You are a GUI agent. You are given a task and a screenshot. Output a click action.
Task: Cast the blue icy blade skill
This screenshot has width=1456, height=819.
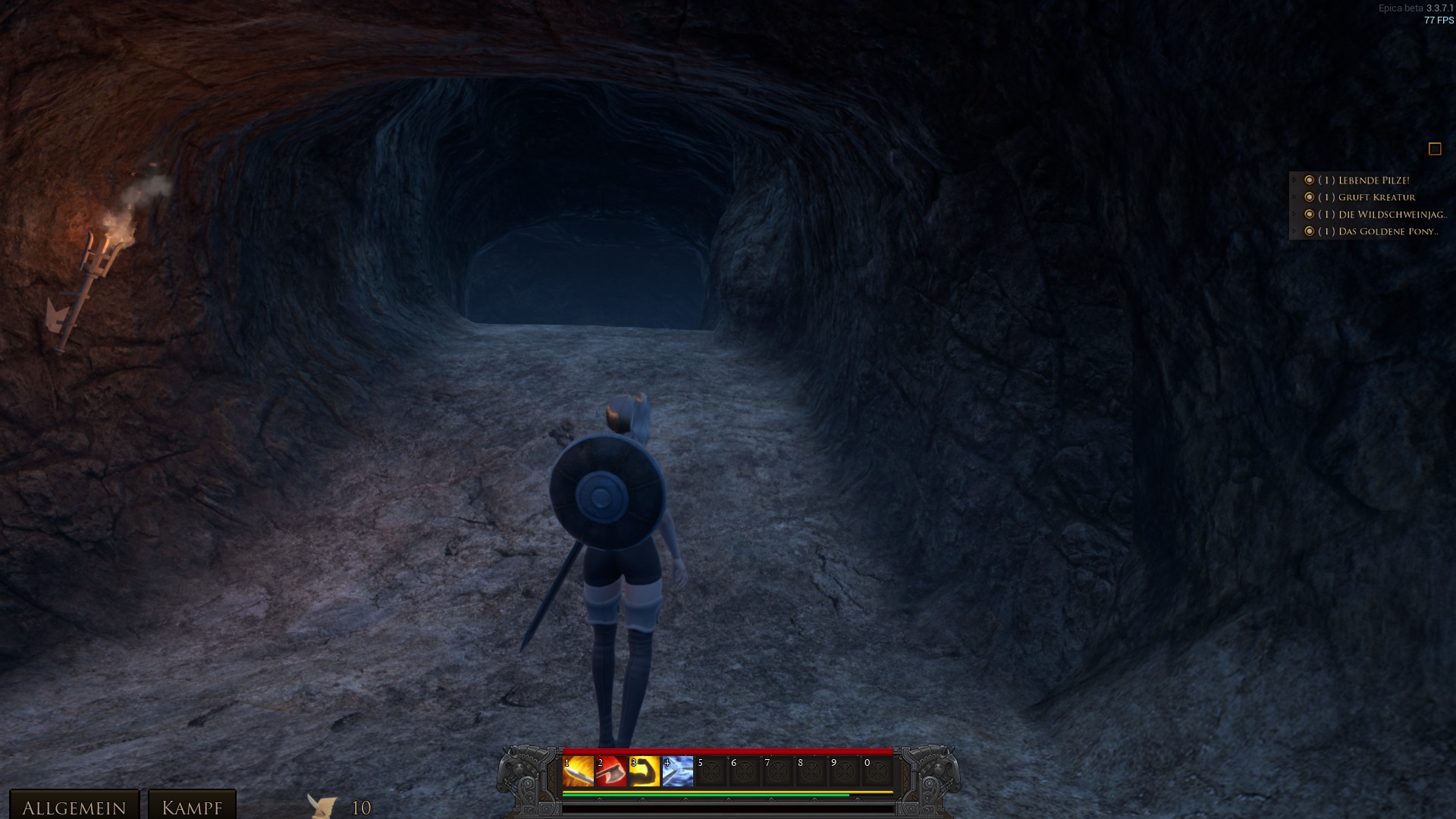coord(678,772)
